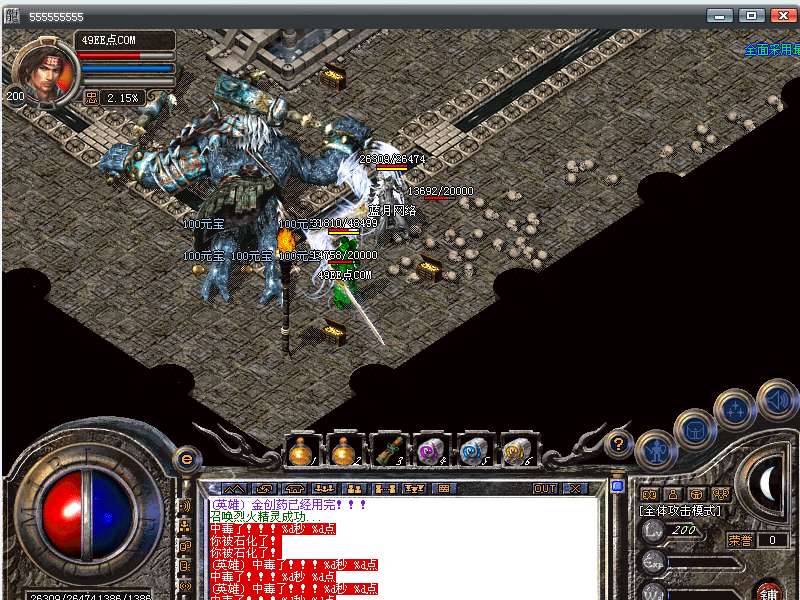
Task: Click the OUT button above the chat
Action: (x=545, y=488)
